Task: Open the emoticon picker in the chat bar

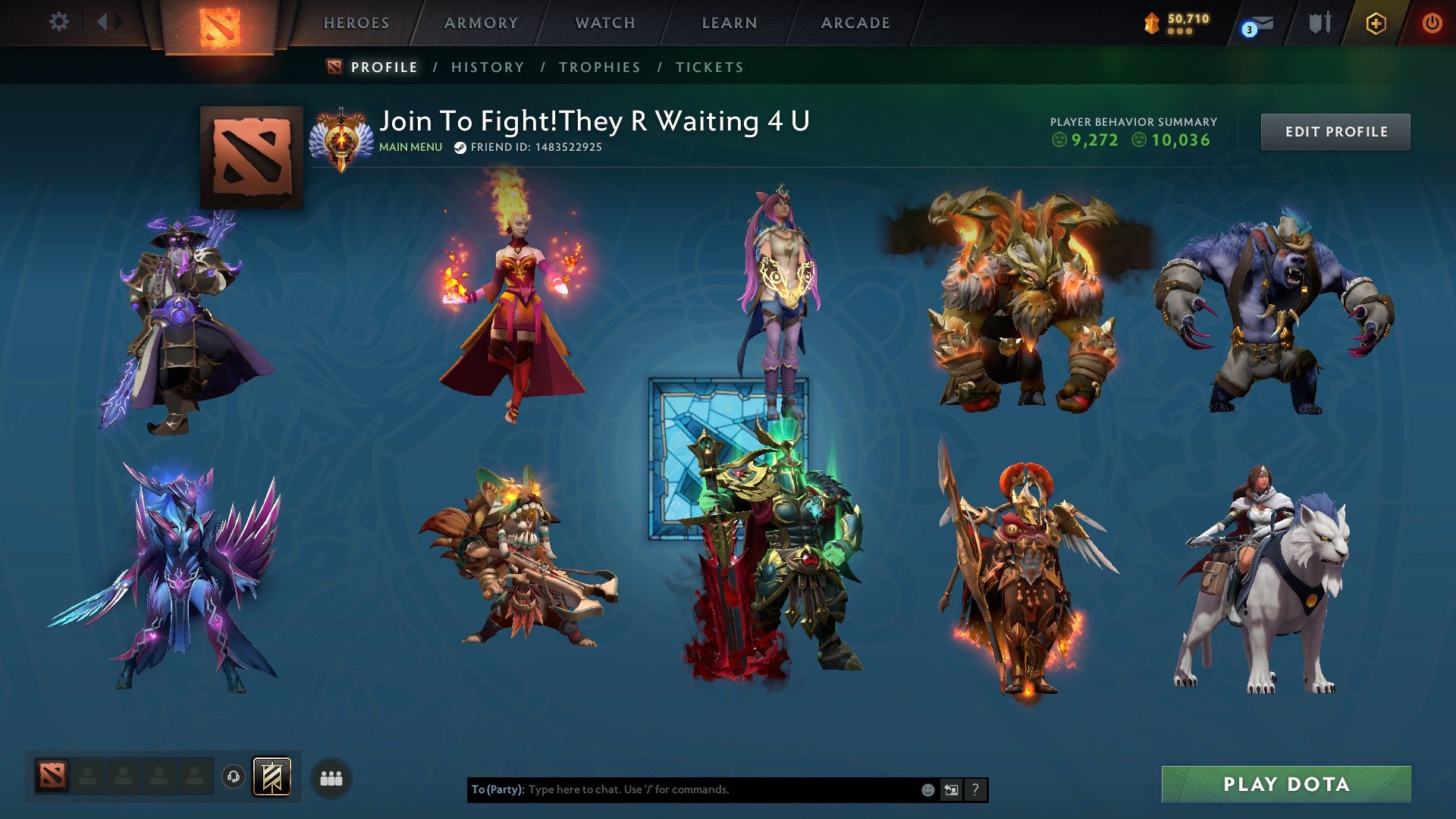Action: [927, 789]
